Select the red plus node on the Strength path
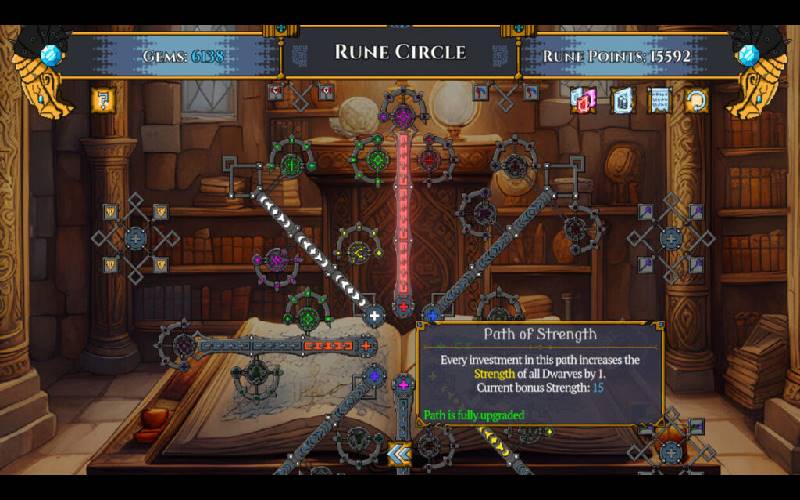 [403, 306]
